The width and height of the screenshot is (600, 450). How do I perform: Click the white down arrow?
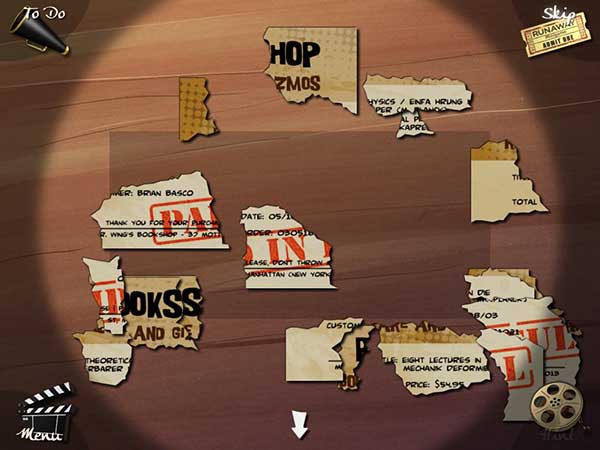pos(299,424)
